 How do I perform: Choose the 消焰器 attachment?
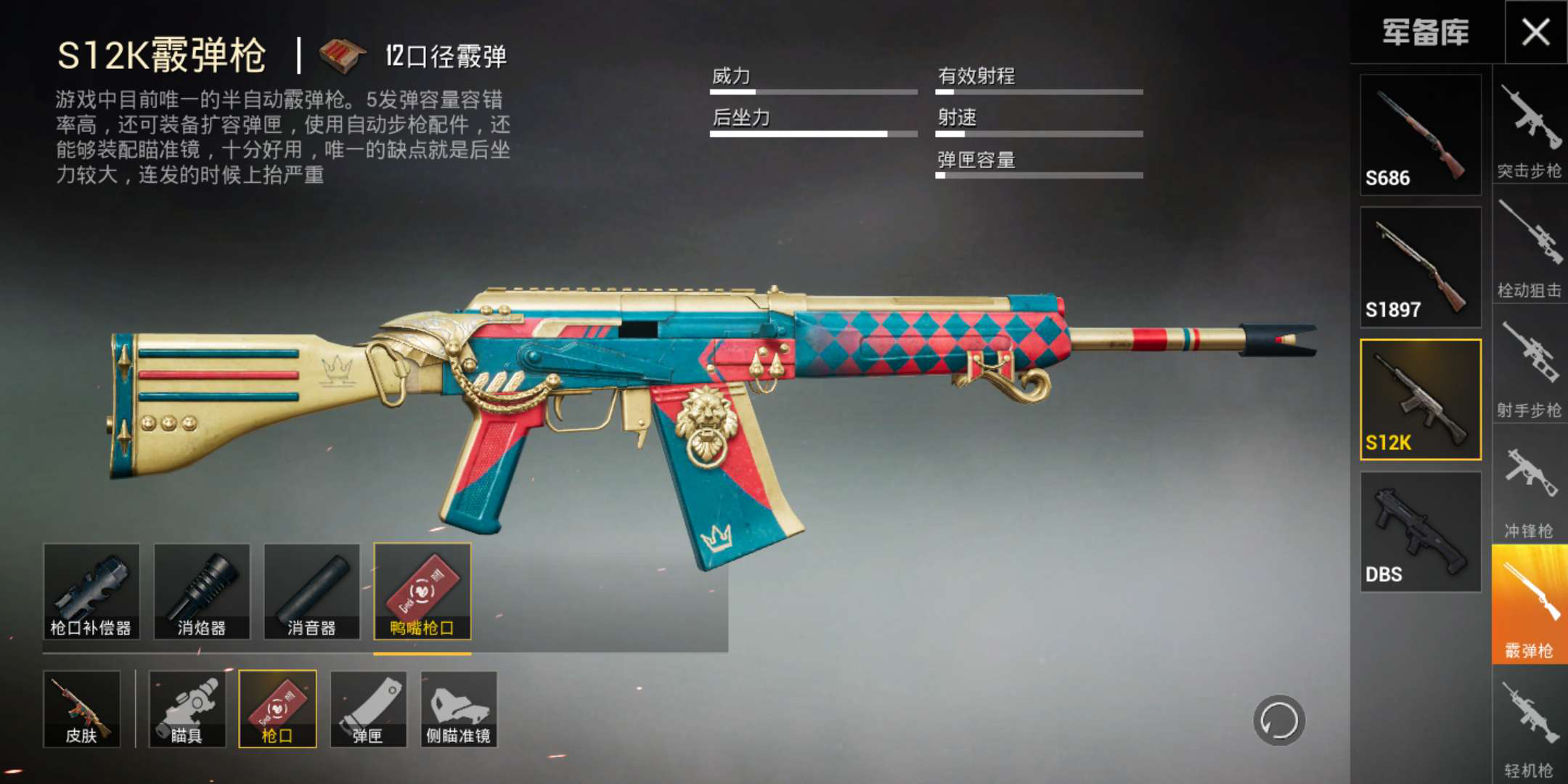[x=202, y=592]
